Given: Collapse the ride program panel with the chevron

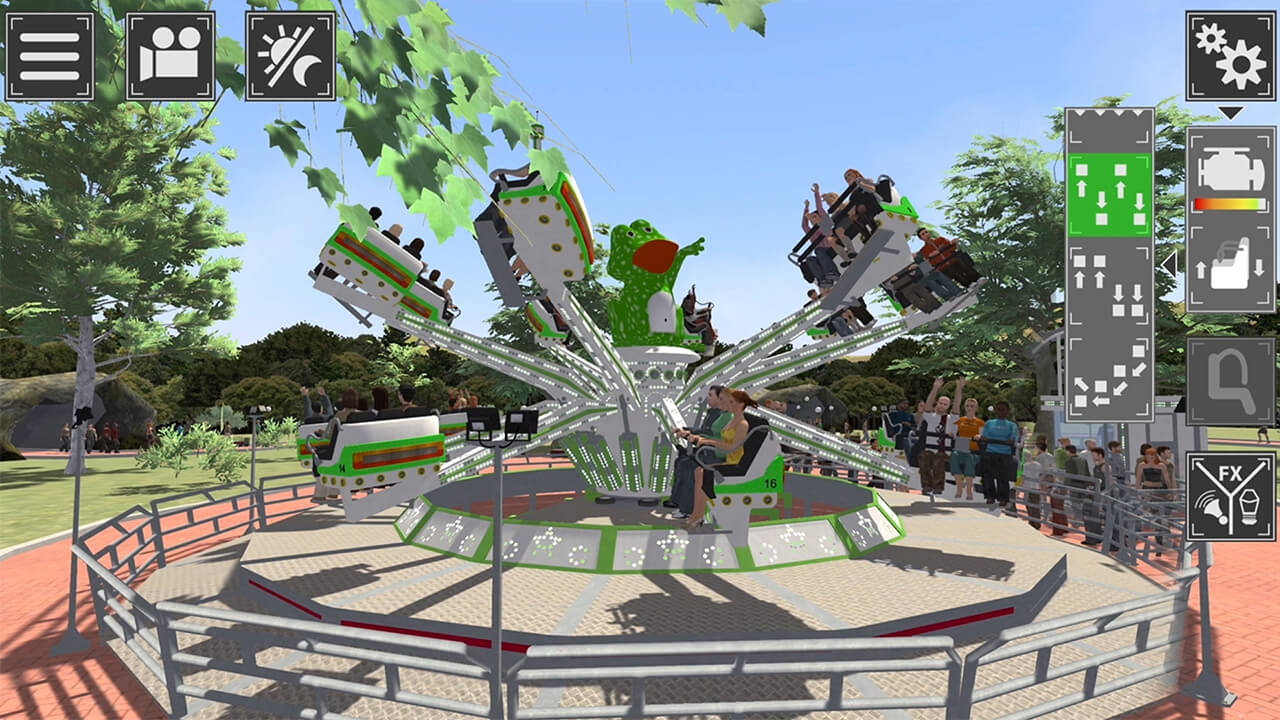Looking at the screenshot, I should coord(1168,265).
